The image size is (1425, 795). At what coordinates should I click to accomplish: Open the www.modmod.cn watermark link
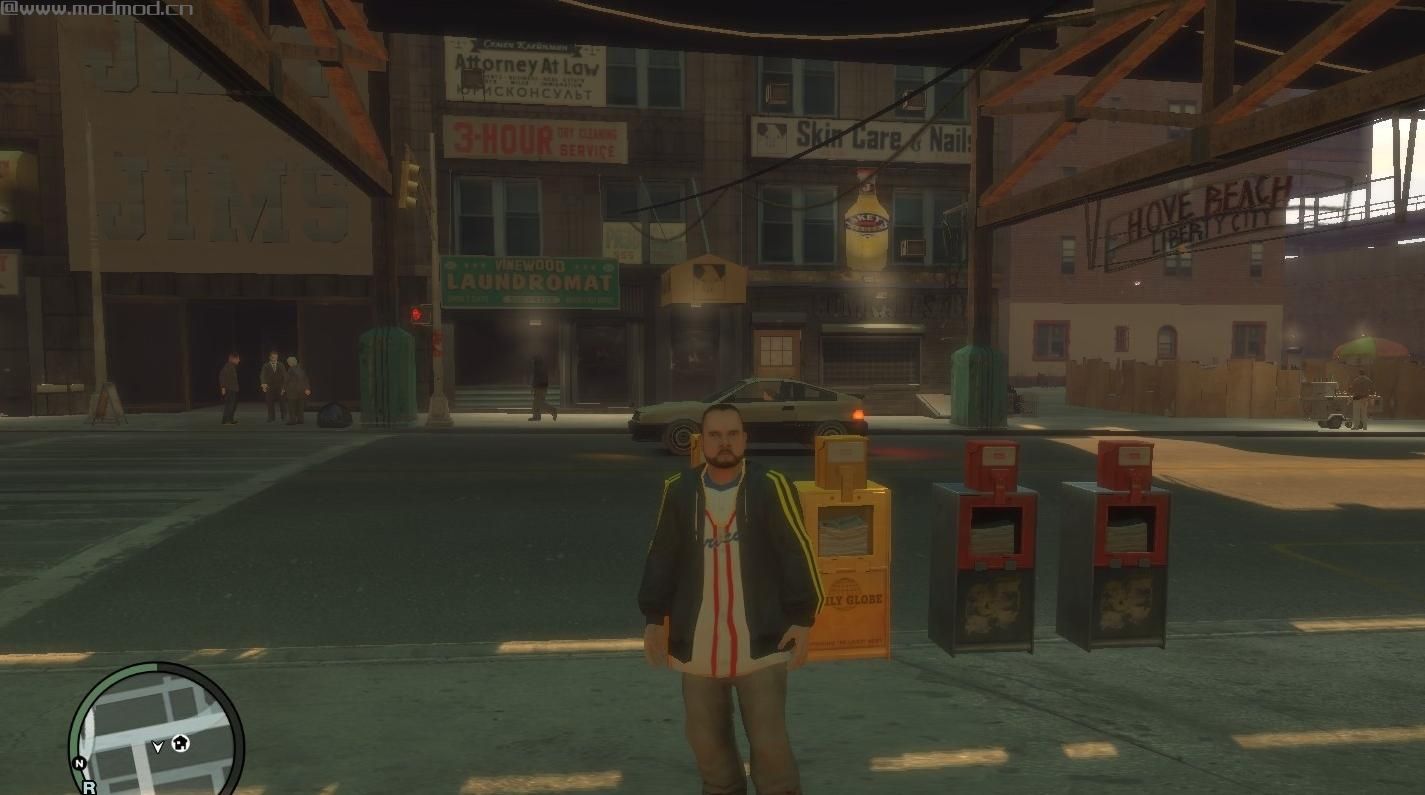[95, 10]
